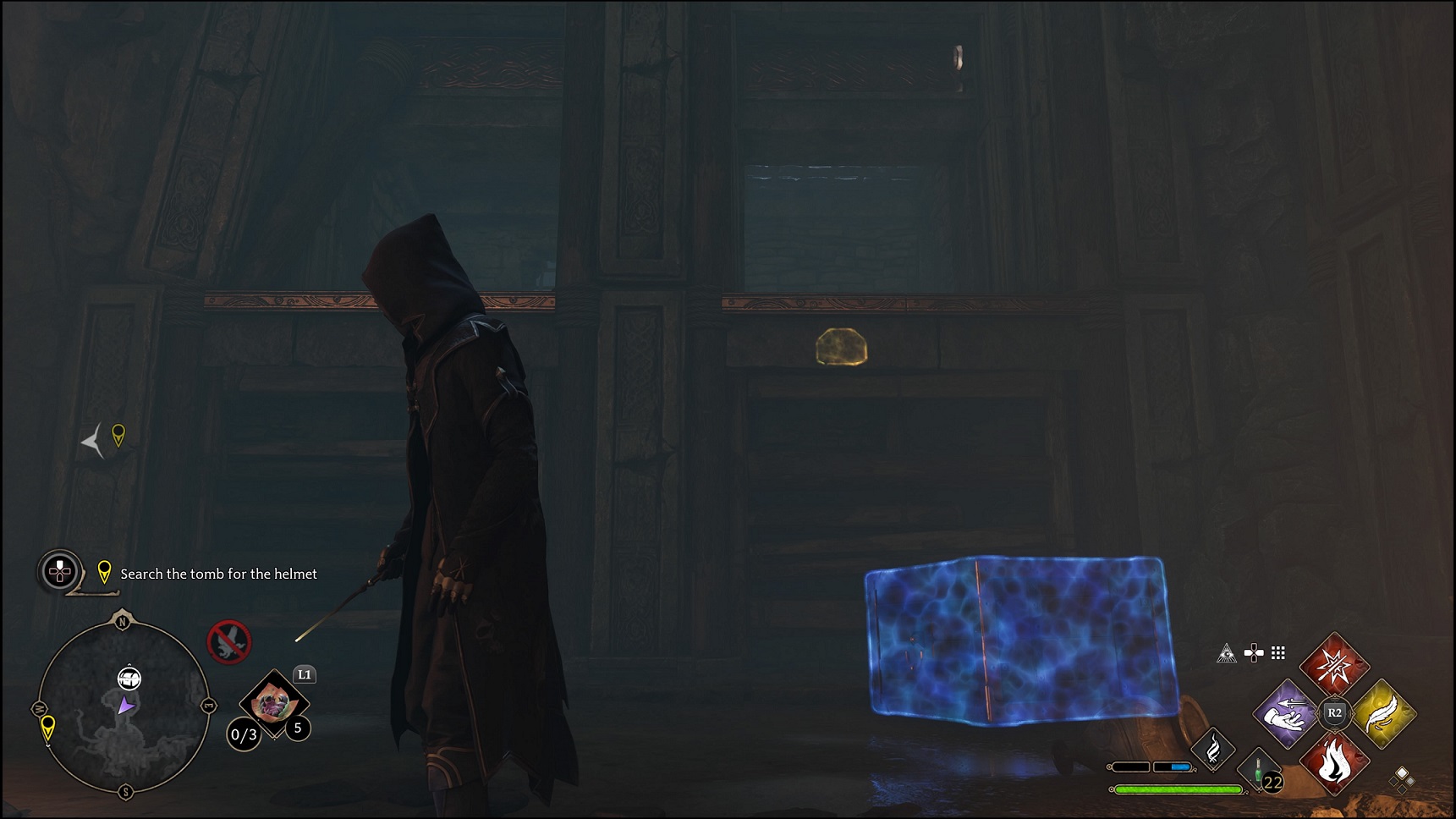Toggle the spell set grid icon
The image size is (1456, 819).
tap(1277, 654)
